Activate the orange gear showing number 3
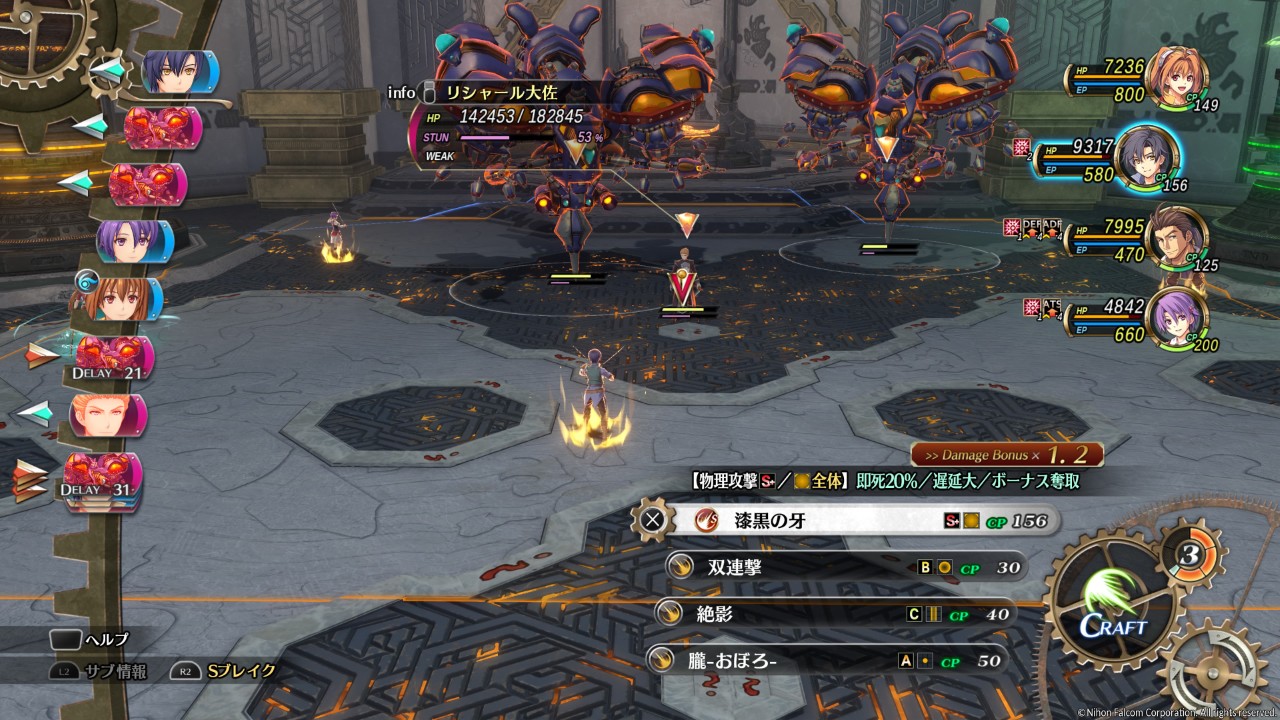Screen dimensions: 1280x720 tap(1191, 553)
